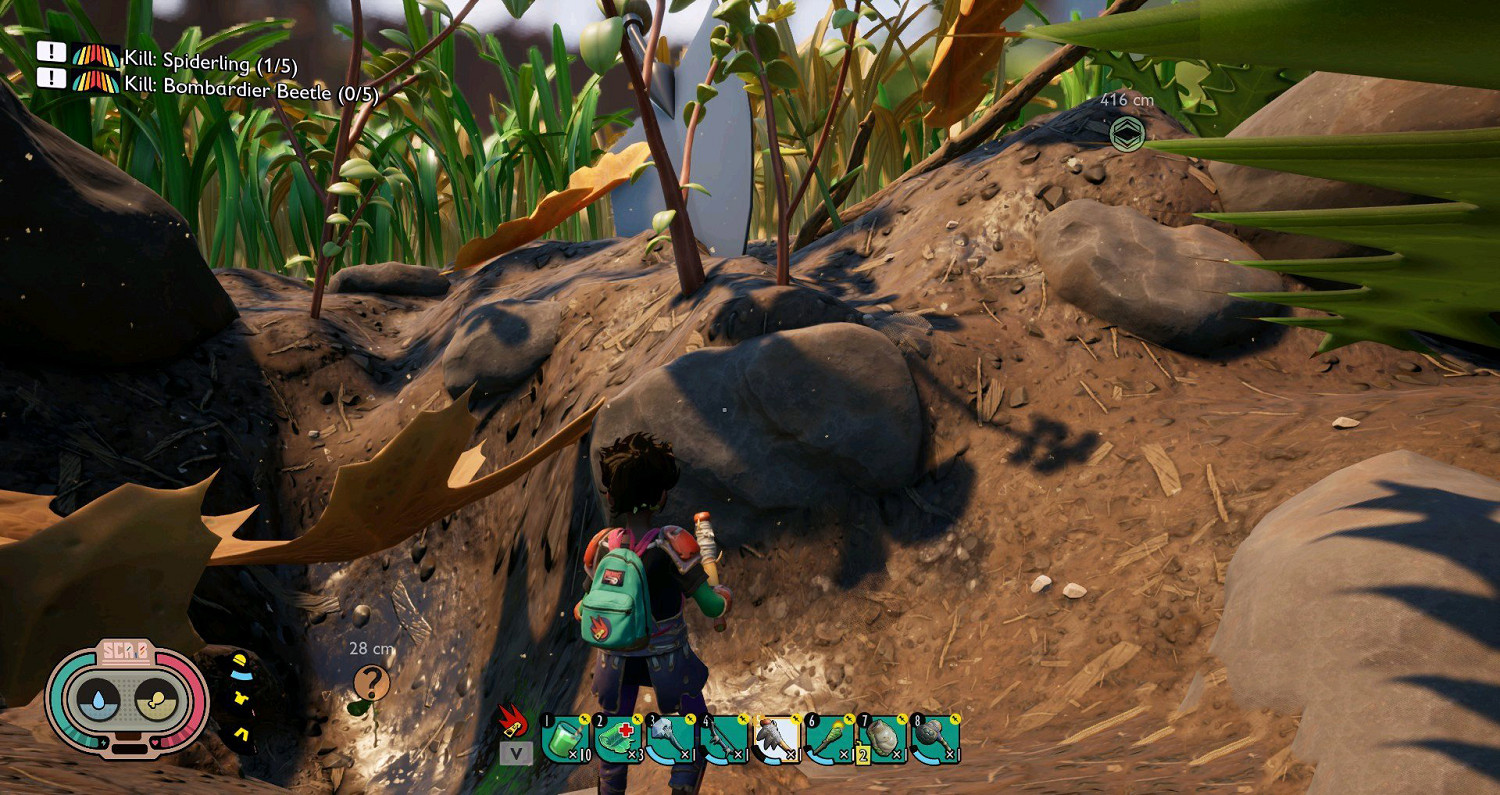Click the yellow leg armor icon

click(242, 736)
